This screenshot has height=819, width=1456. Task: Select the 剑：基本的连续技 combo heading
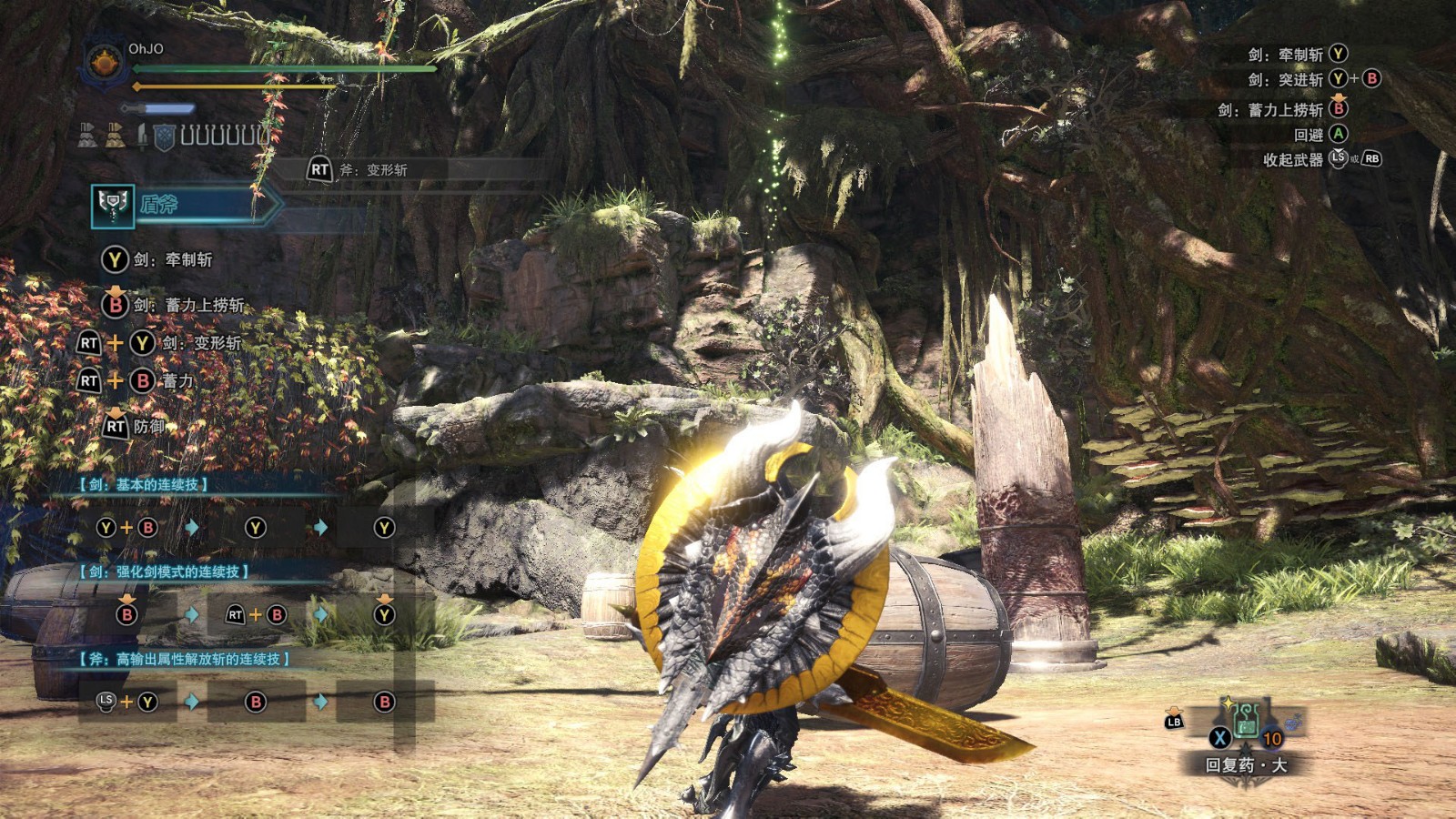click(146, 485)
